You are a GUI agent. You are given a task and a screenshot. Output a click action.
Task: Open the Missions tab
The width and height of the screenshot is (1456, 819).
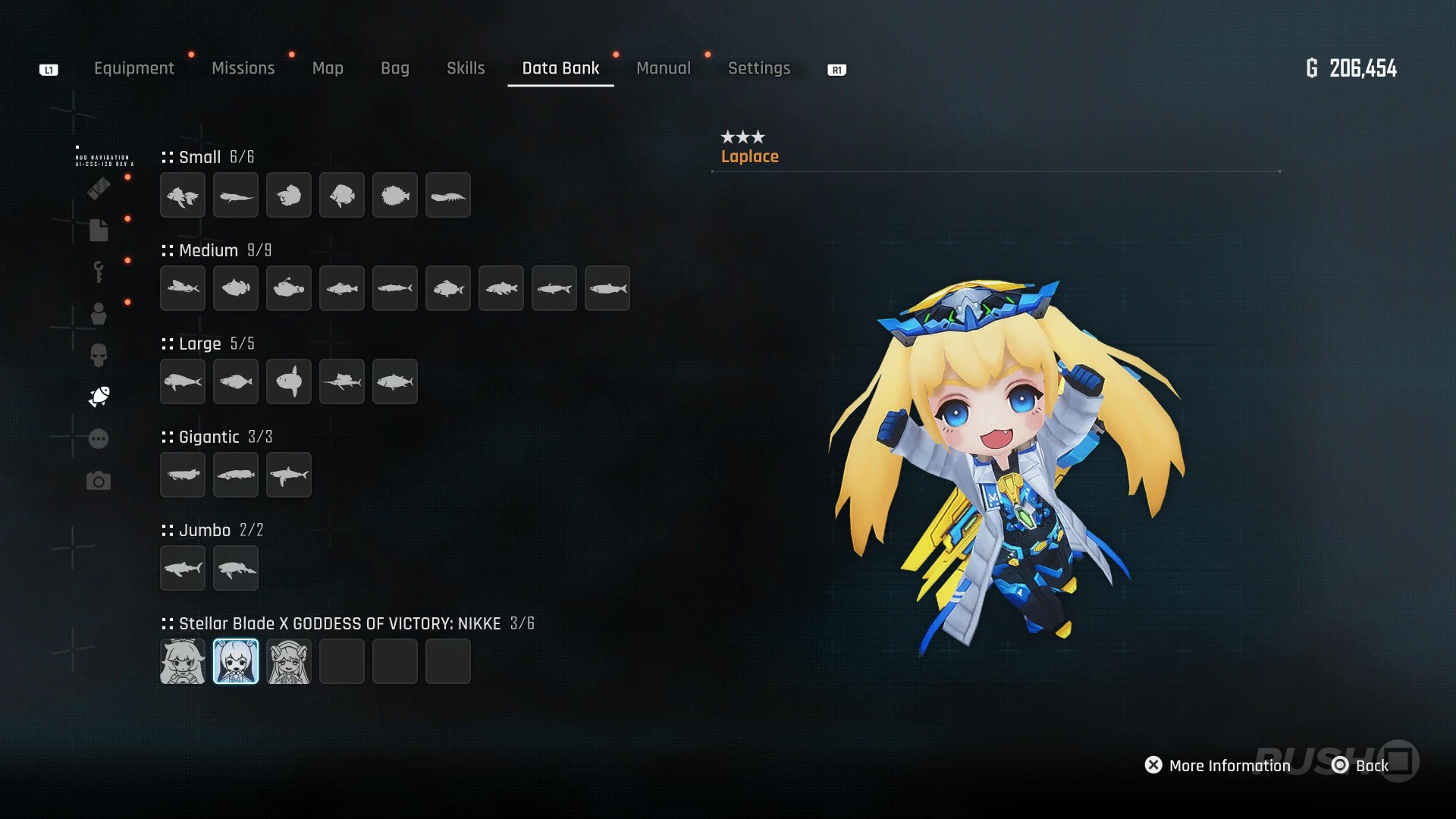(x=243, y=68)
